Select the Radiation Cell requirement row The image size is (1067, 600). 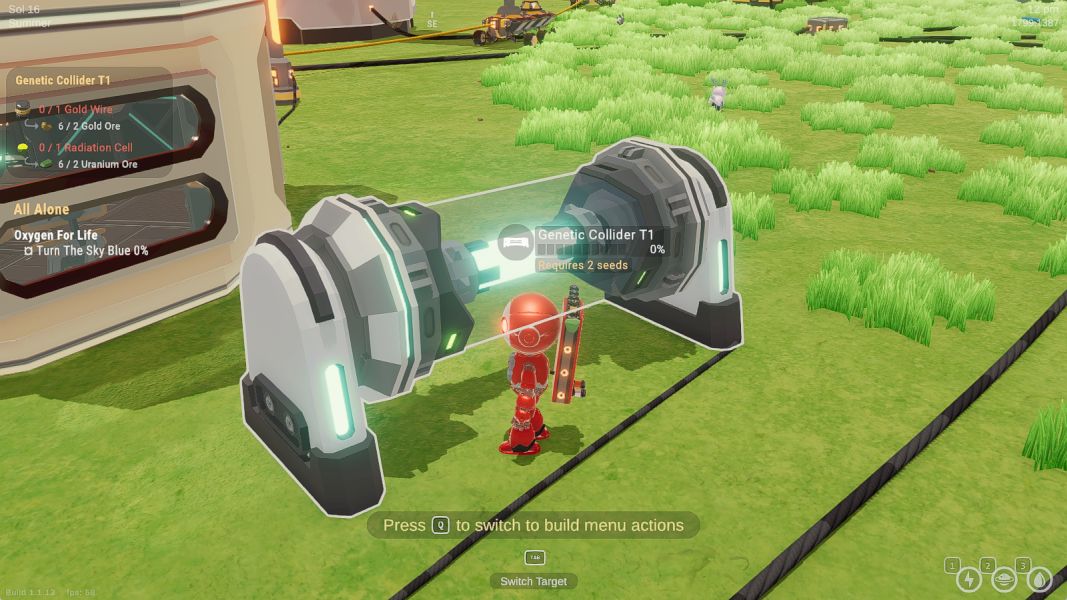pyautogui.click(x=85, y=147)
